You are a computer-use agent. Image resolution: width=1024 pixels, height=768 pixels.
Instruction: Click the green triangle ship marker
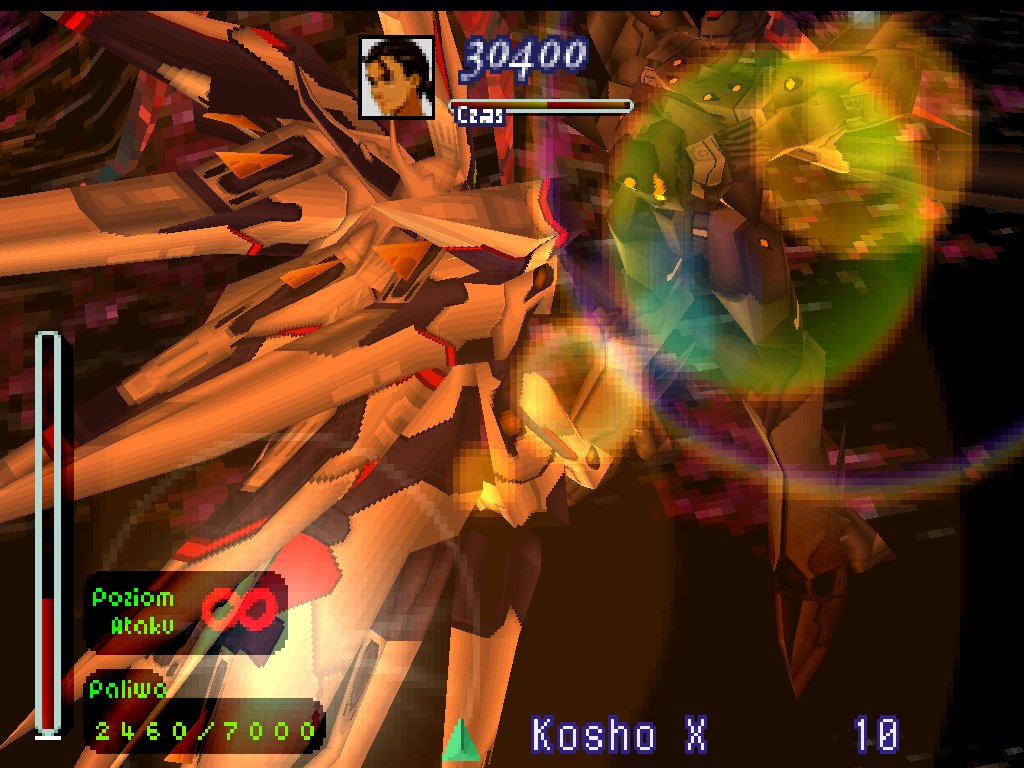(458, 740)
